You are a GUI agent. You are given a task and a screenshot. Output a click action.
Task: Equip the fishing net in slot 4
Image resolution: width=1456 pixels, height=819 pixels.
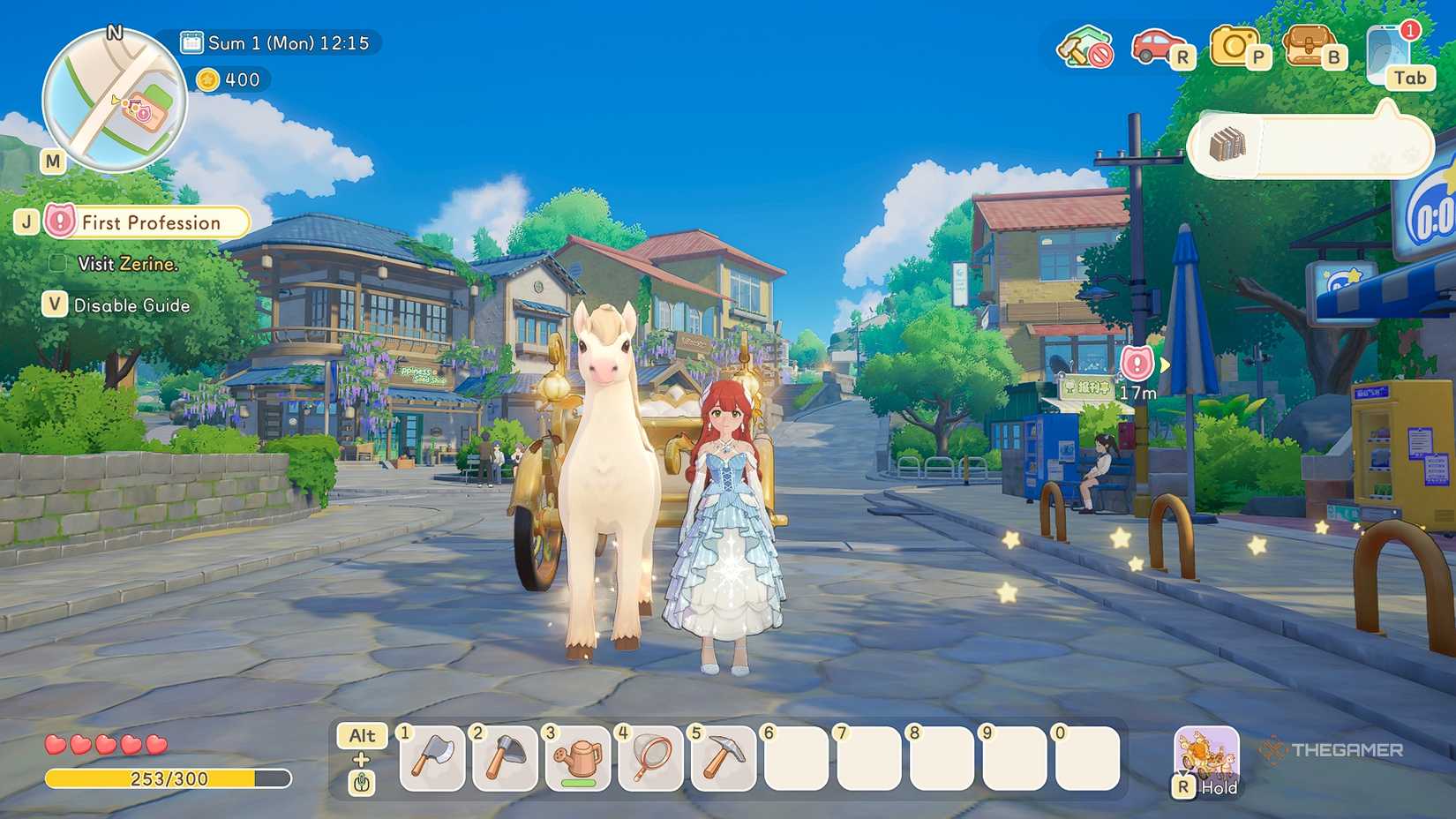point(651,760)
